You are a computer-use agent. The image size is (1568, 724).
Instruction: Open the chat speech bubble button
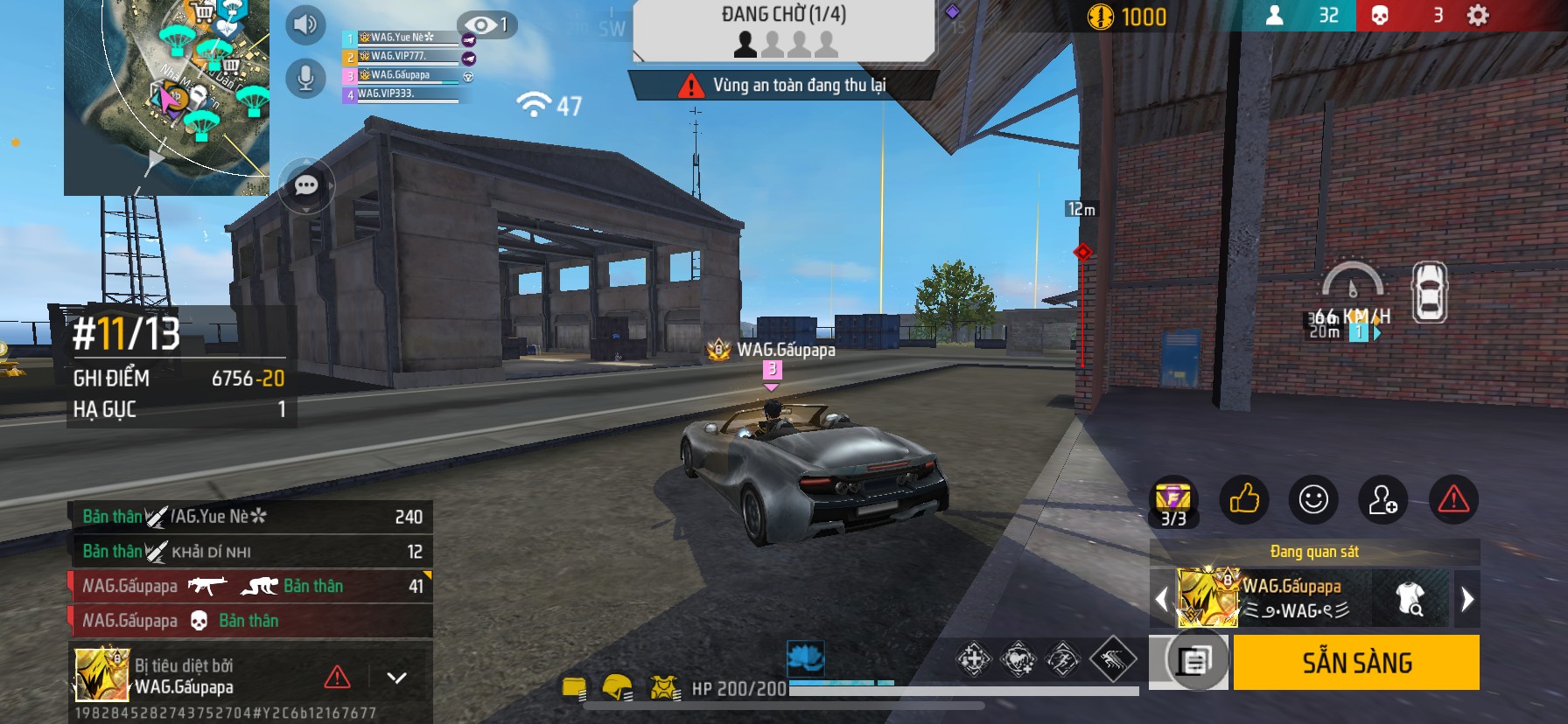(x=306, y=185)
